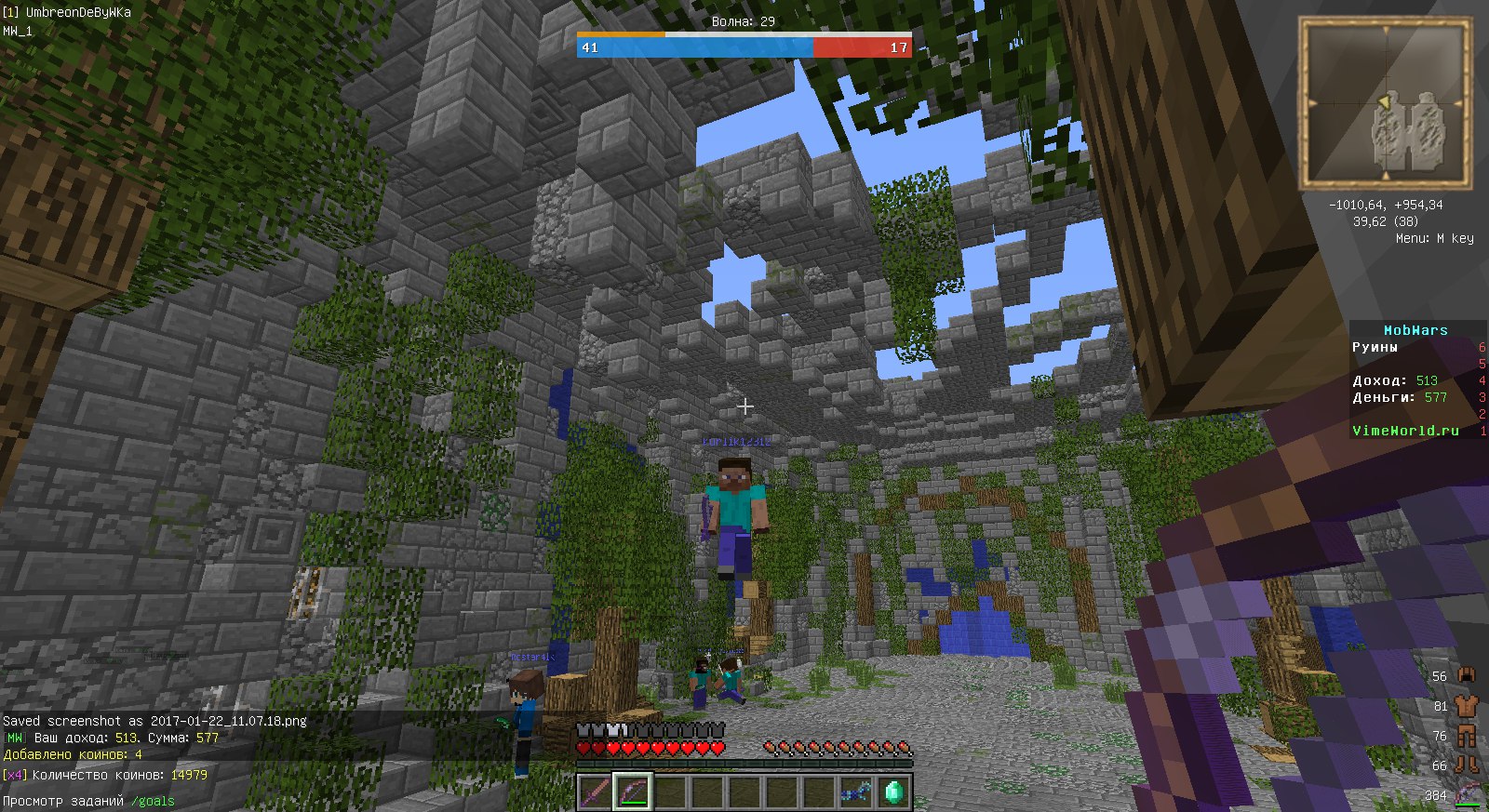Click the leather chestplate durability icon
The image size is (1489, 812).
coord(1467,706)
